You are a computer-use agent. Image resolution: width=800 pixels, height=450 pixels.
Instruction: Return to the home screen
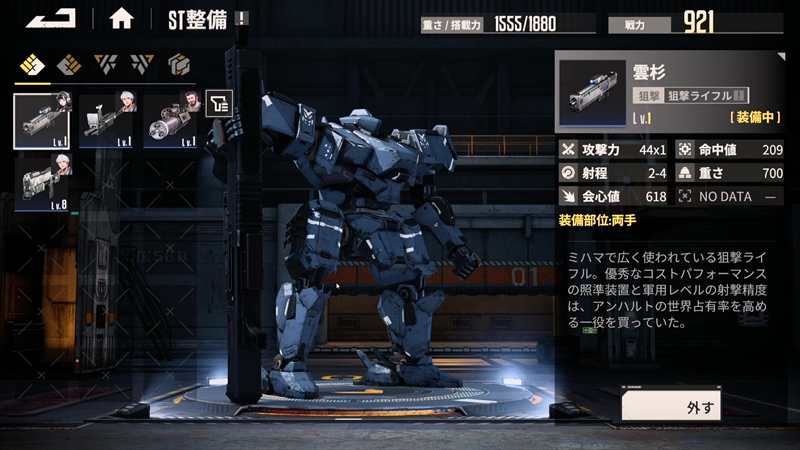point(121,18)
